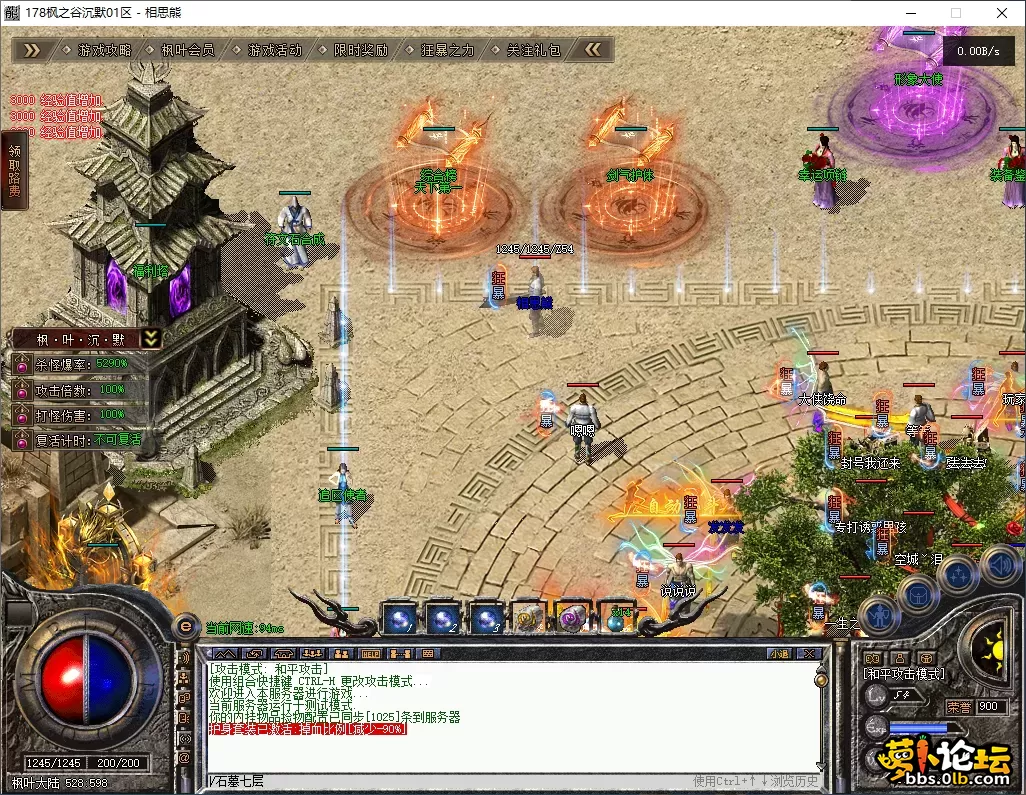Select hotbar slot 1 blue orb
The height and width of the screenshot is (795, 1026).
click(x=400, y=618)
